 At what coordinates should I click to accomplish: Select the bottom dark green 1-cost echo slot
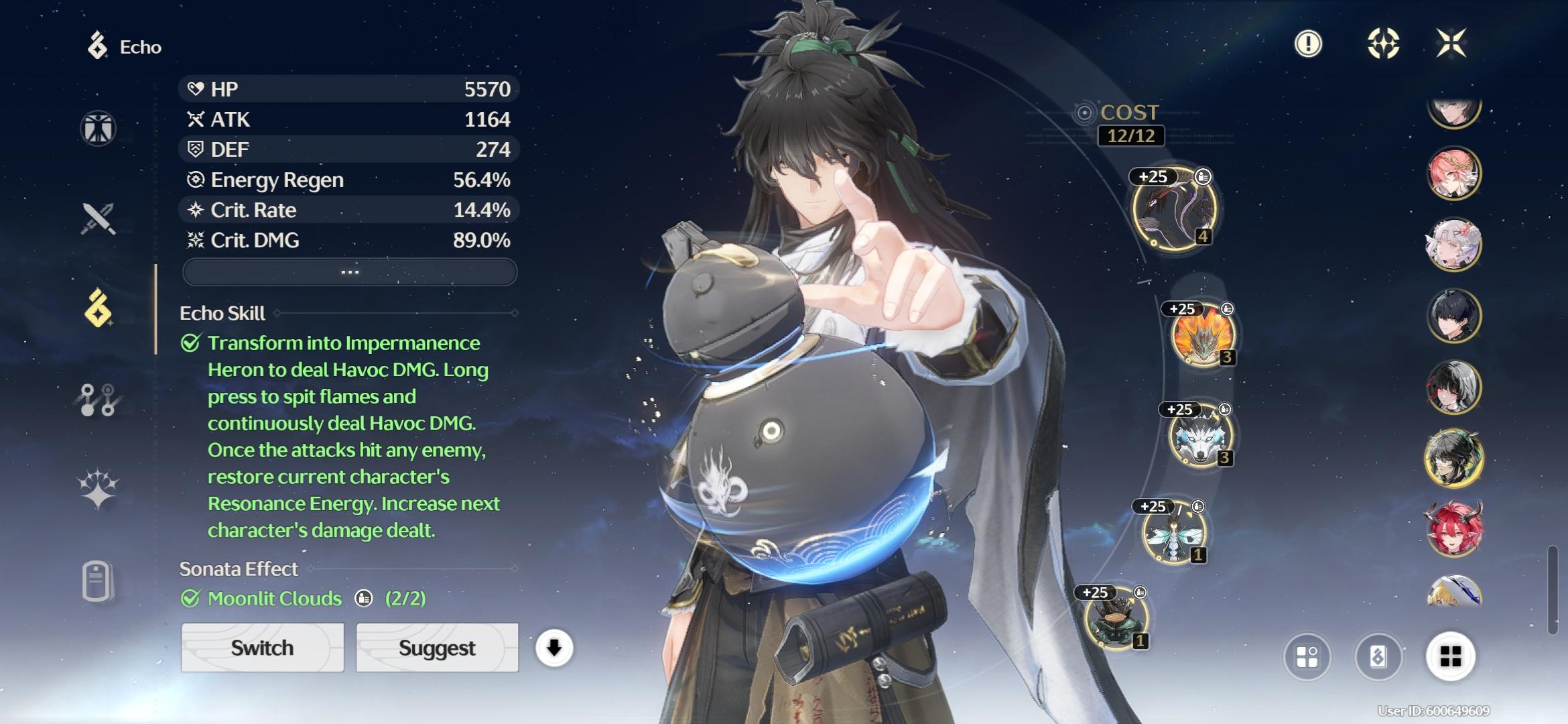pos(1116,619)
